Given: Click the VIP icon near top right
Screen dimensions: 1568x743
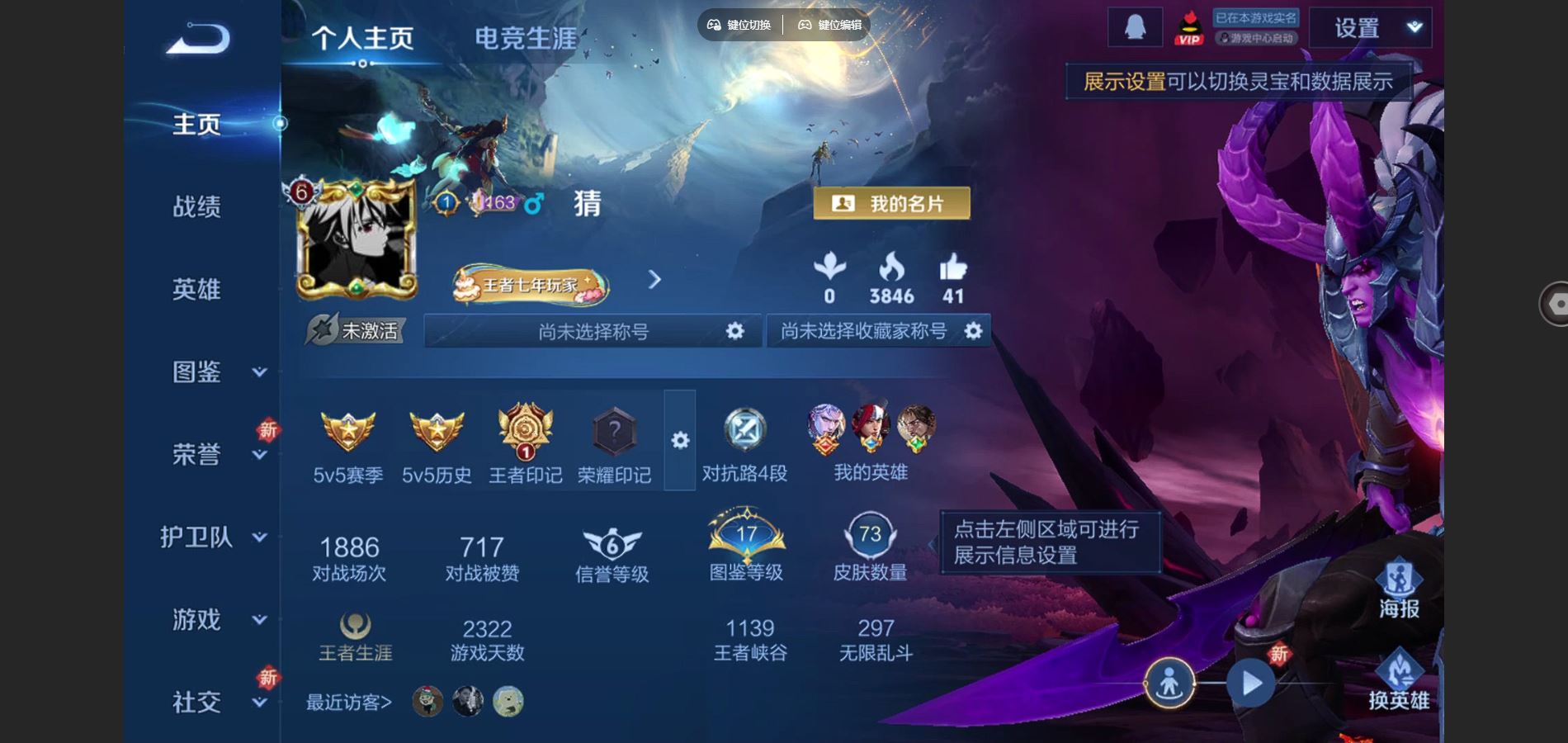Looking at the screenshot, I should 1188,27.
